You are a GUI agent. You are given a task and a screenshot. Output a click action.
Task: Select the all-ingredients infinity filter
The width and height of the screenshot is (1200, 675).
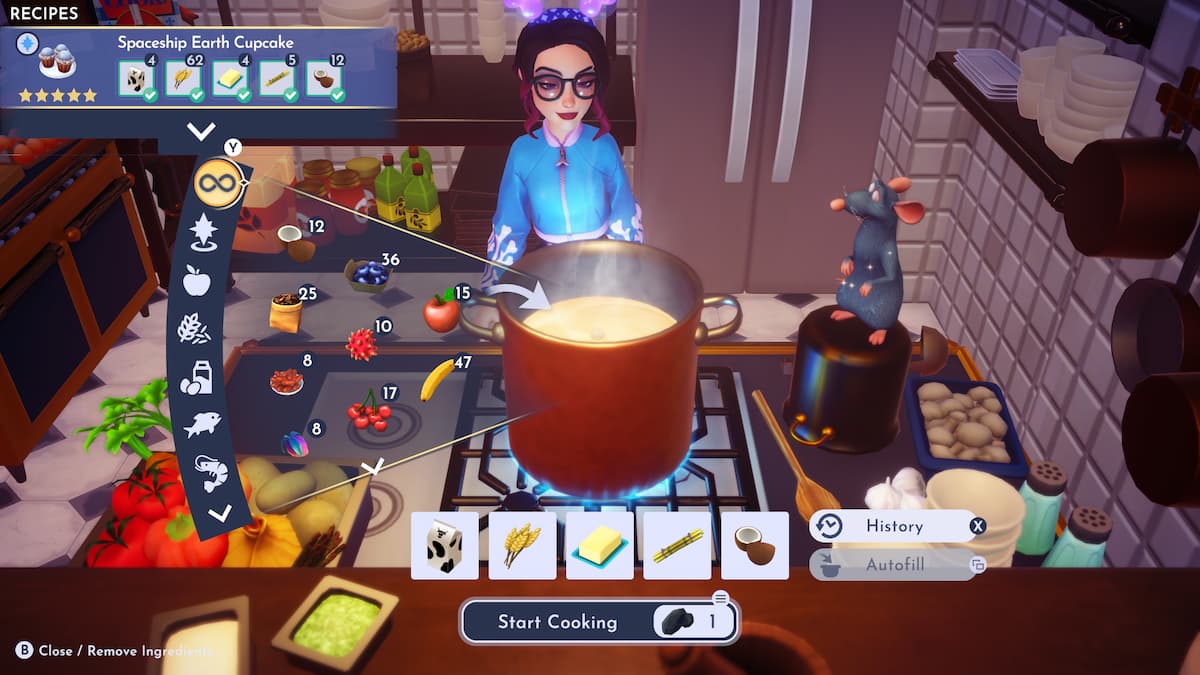point(218,183)
